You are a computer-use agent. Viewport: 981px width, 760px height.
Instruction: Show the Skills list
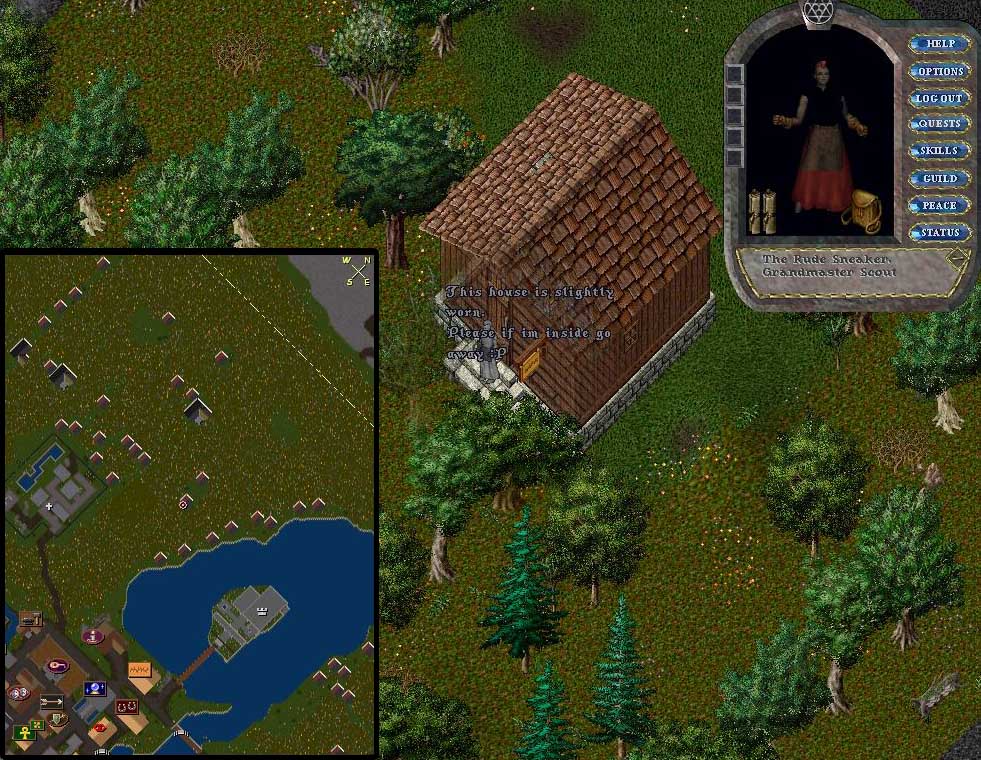939,151
